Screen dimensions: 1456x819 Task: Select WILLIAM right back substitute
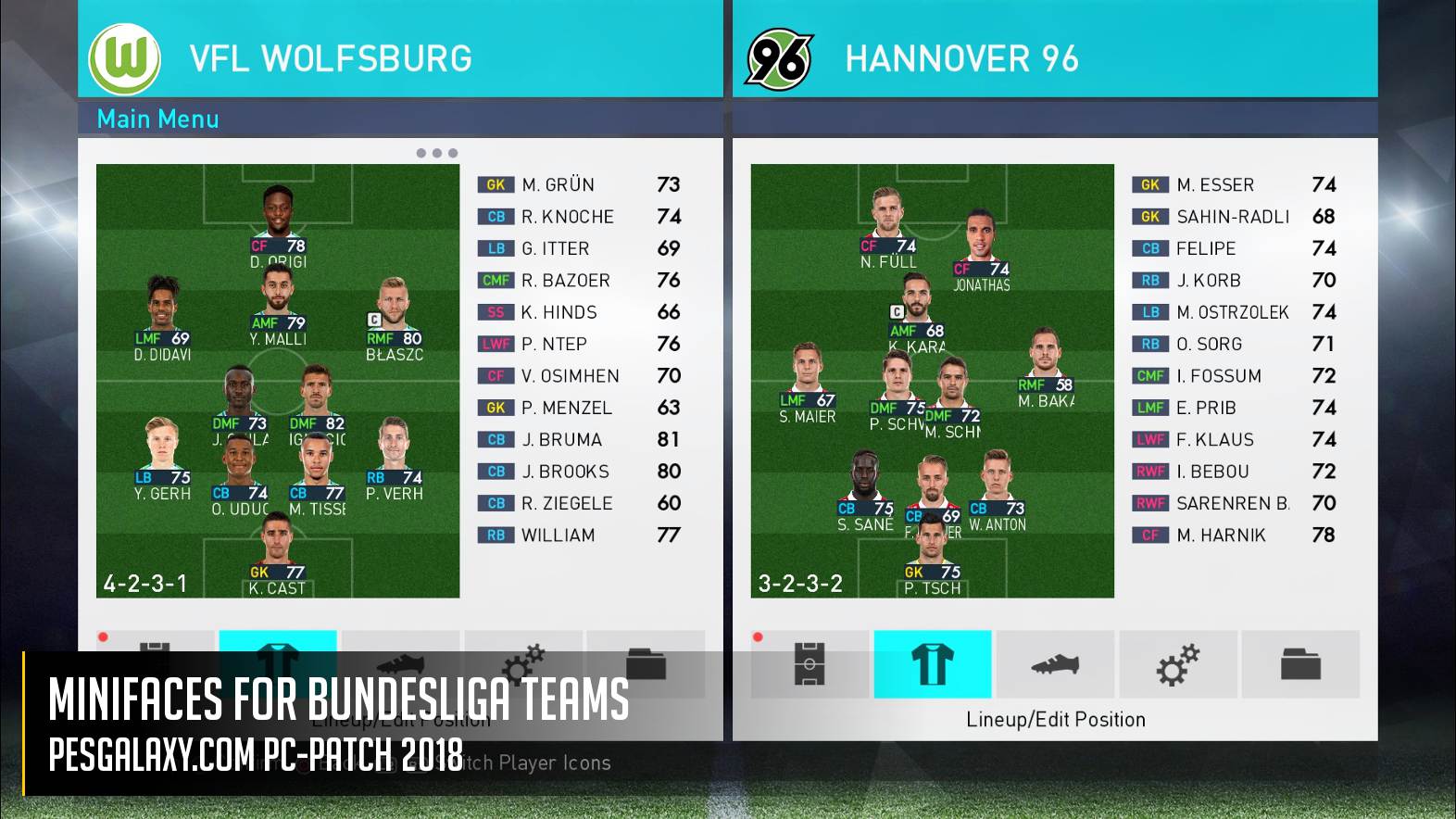pos(578,535)
